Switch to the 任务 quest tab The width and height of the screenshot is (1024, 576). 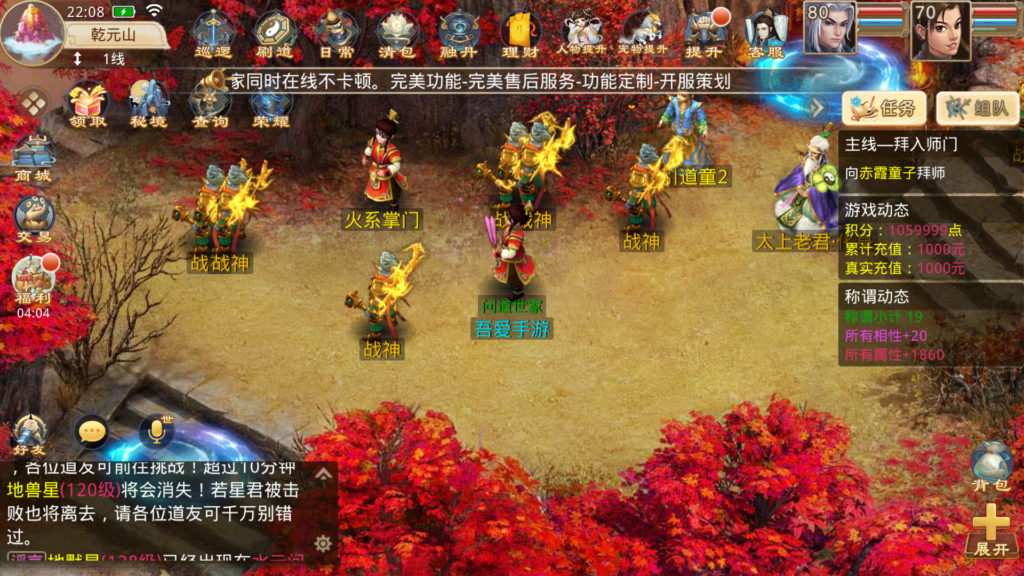pyautogui.click(x=884, y=108)
